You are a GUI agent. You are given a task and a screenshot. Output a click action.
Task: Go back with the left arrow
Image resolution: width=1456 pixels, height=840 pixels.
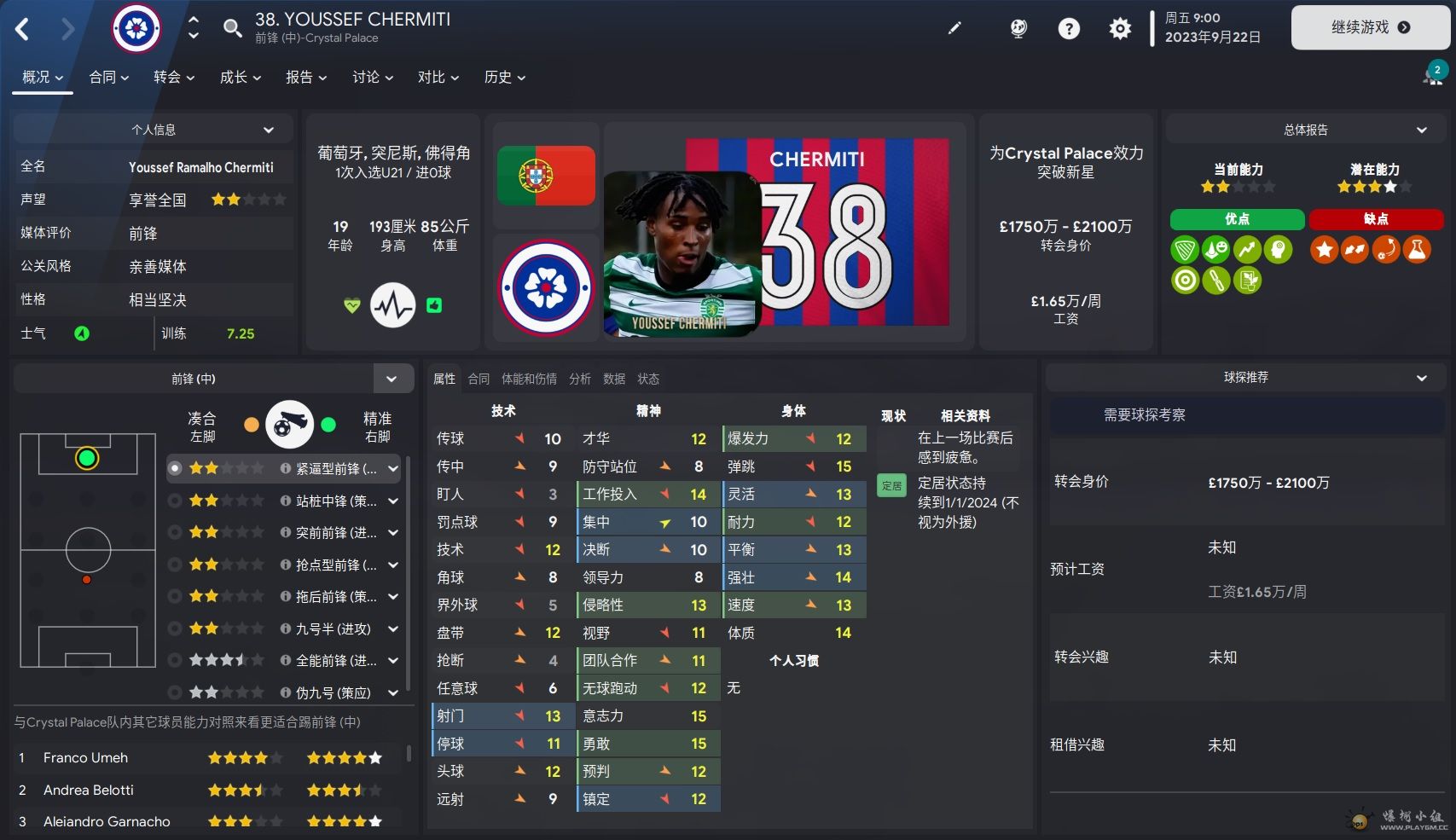[23, 29]
